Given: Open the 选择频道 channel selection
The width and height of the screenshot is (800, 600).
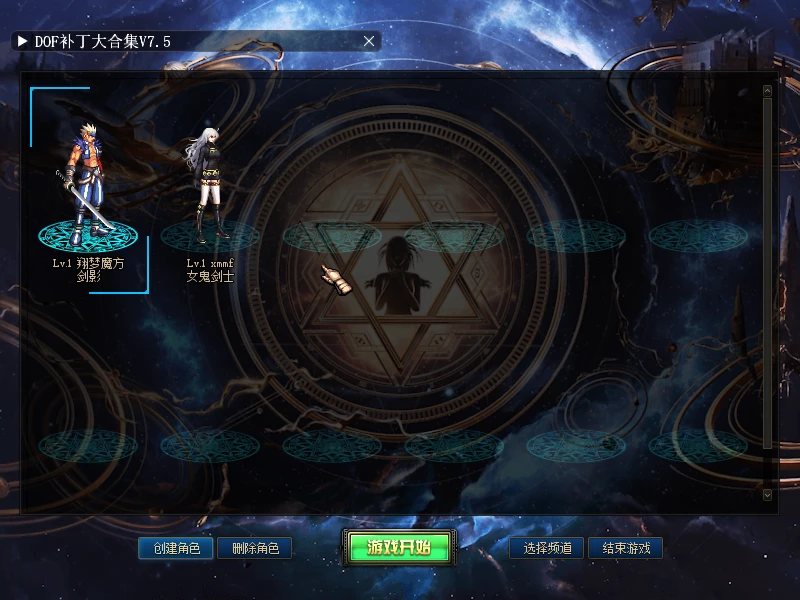Looking at the screenshot, I should coord(547,548).
